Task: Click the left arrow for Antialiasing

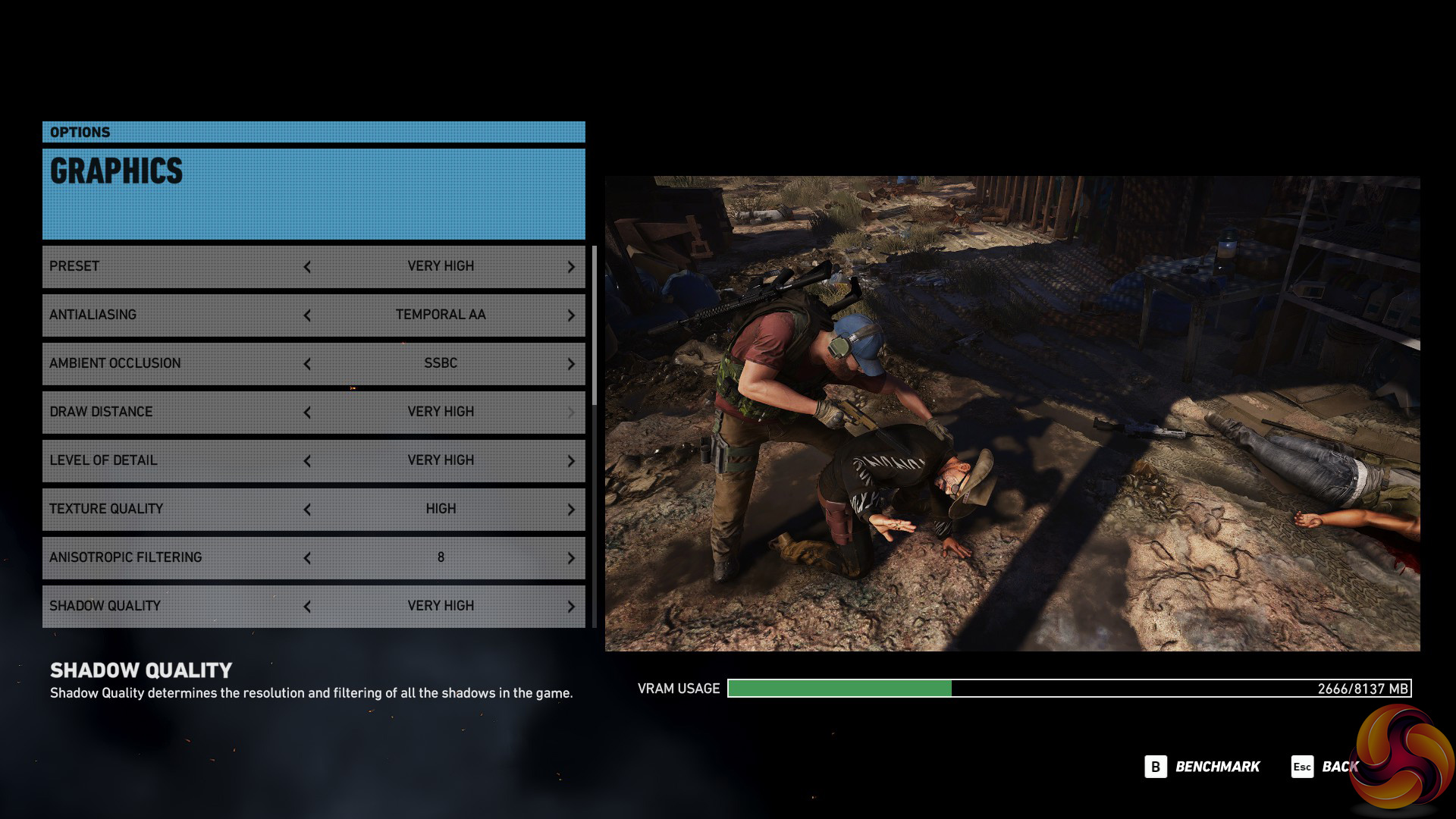Action: tap(307, 315)
